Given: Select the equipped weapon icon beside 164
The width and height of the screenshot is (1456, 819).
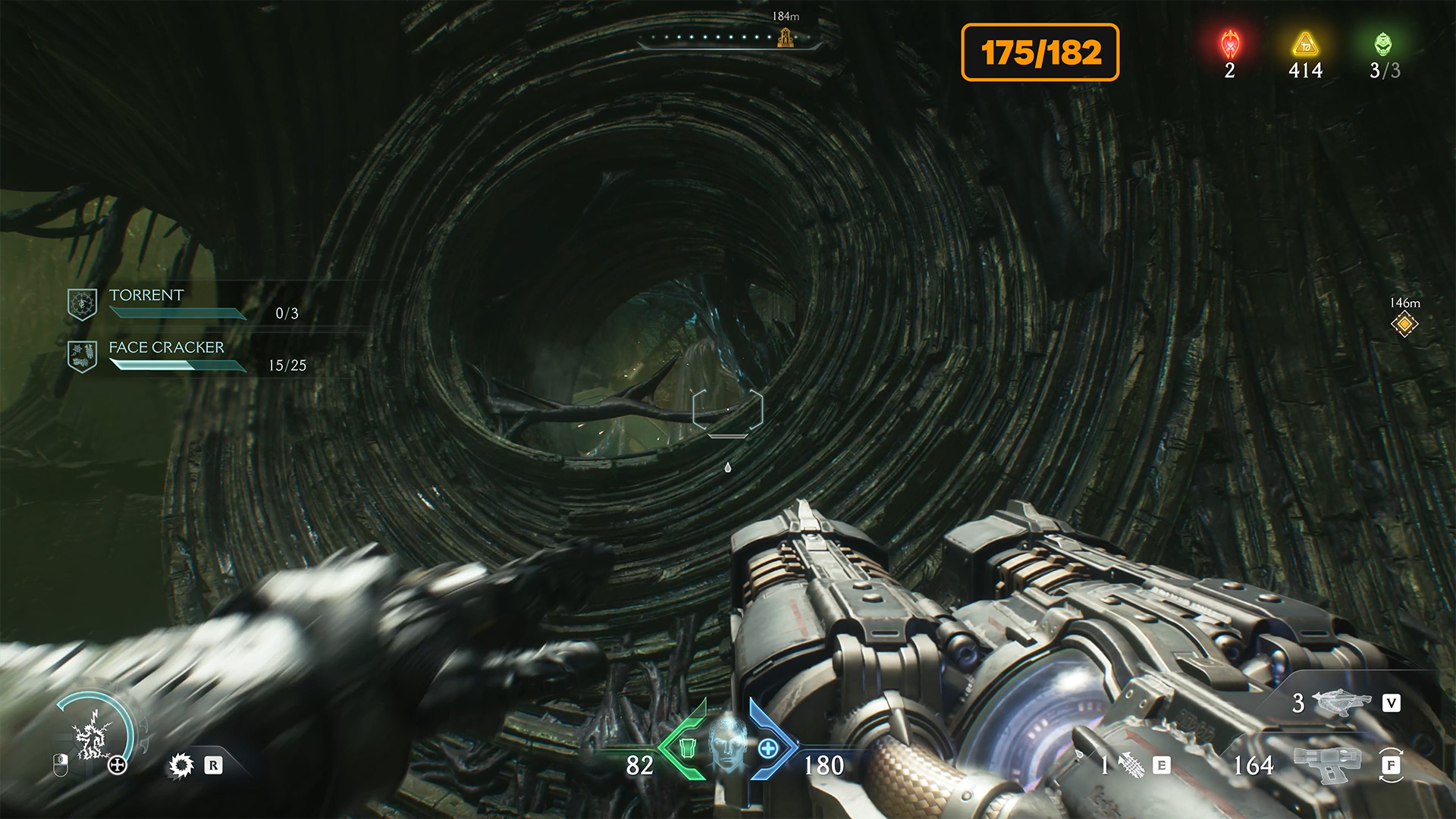Looking at the screenshot, I should tap(1326, 764).
